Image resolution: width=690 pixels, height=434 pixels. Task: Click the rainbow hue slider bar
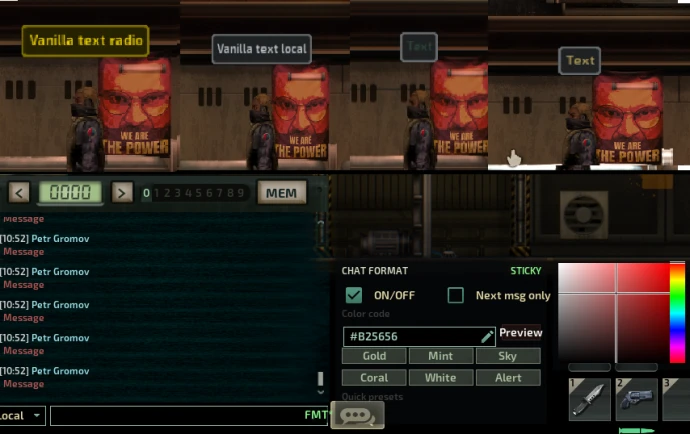click(x=677, y=311)
